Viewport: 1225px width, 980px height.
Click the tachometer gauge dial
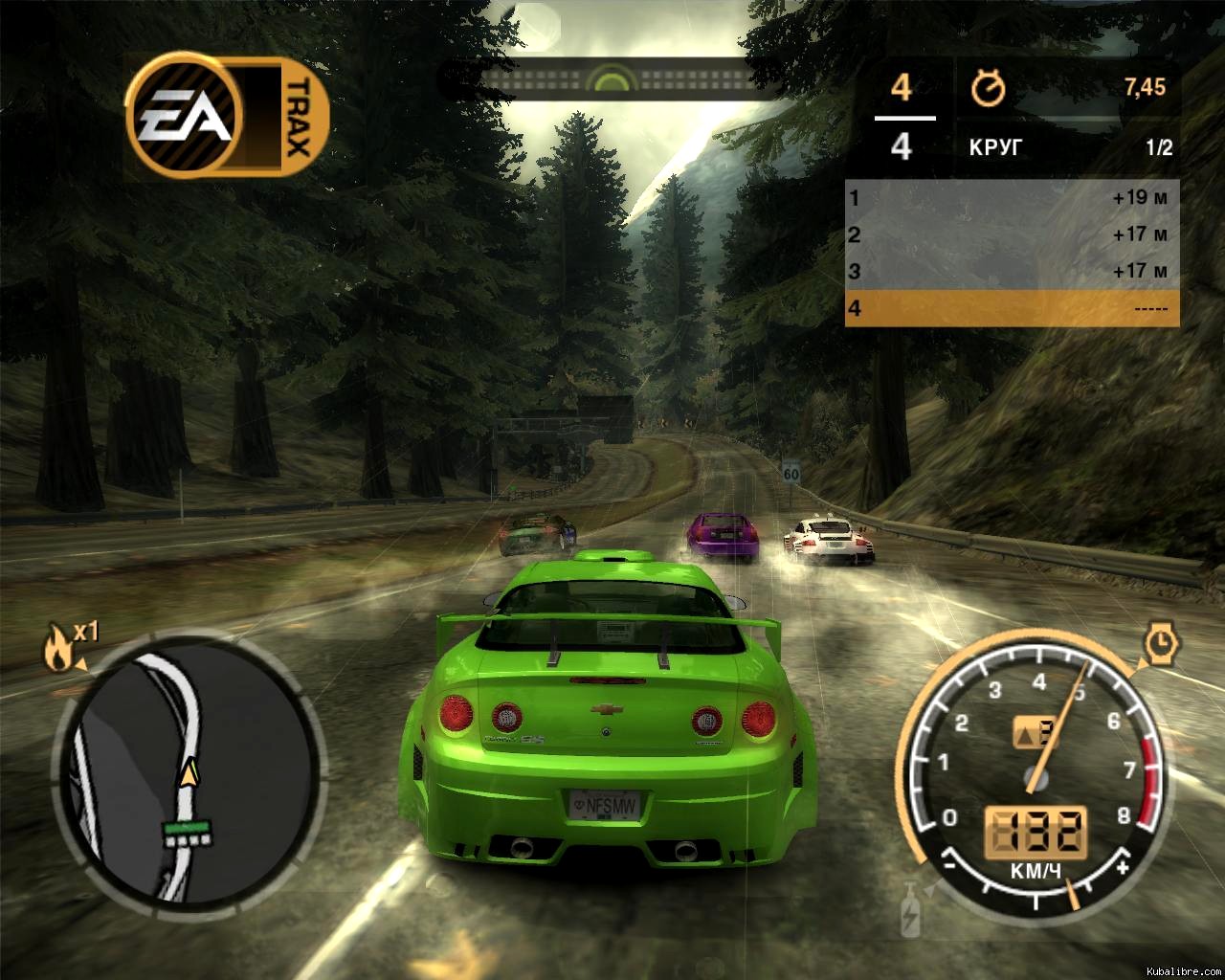1034,766
